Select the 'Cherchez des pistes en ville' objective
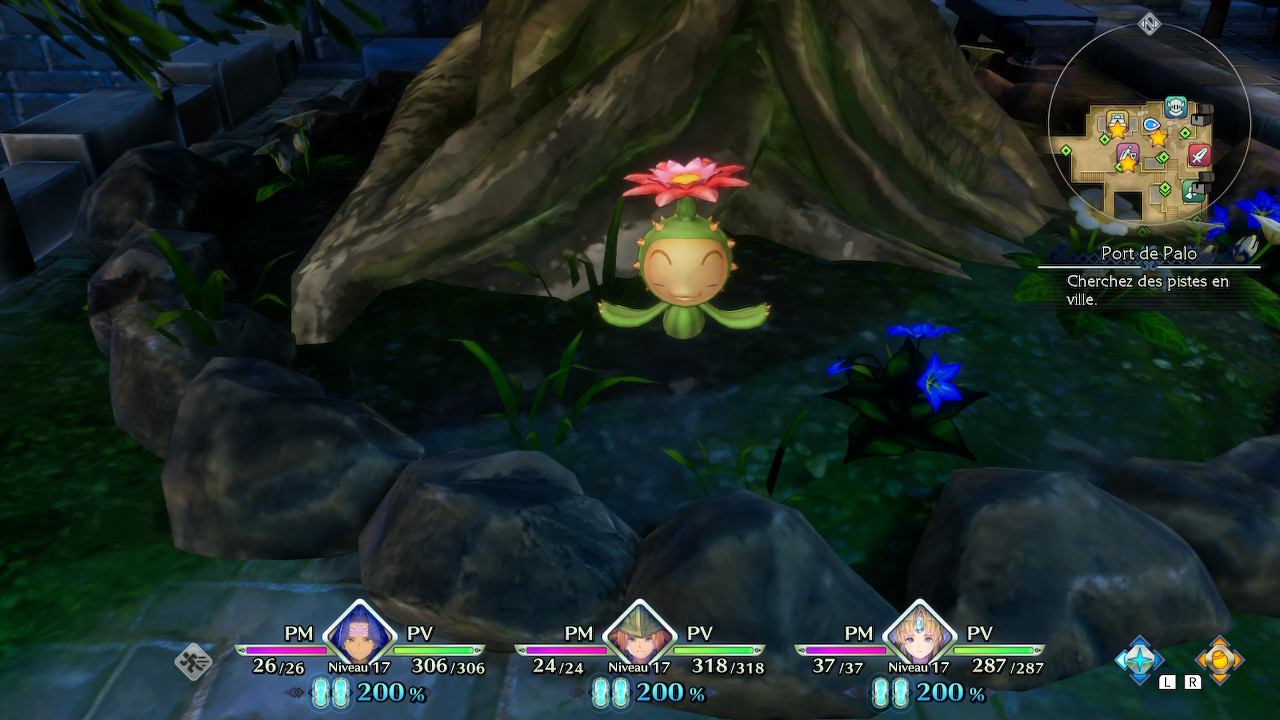 1147,290
